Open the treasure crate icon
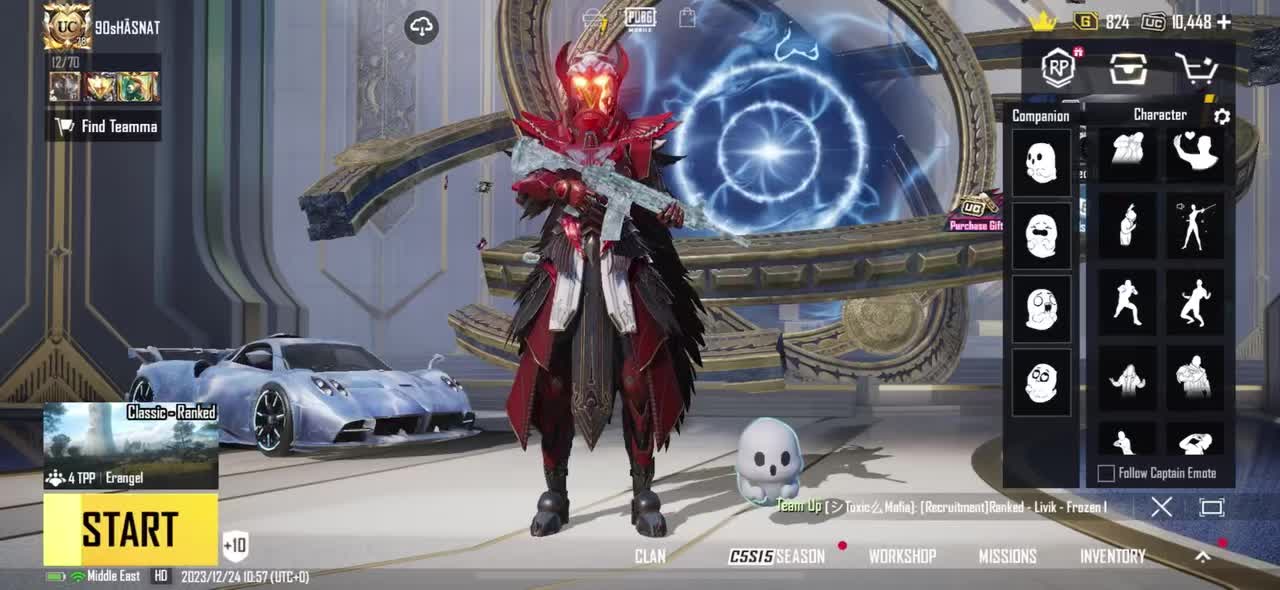The width and height of the screenshot is (1280, 590). (x=1127, y=68)
